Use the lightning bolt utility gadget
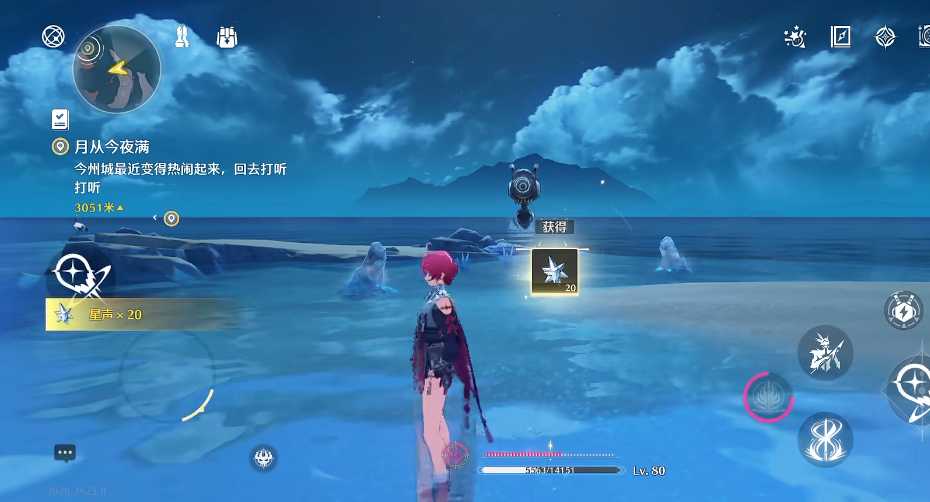The width and height of the screenshot is (930, 502). click(903, 311)
